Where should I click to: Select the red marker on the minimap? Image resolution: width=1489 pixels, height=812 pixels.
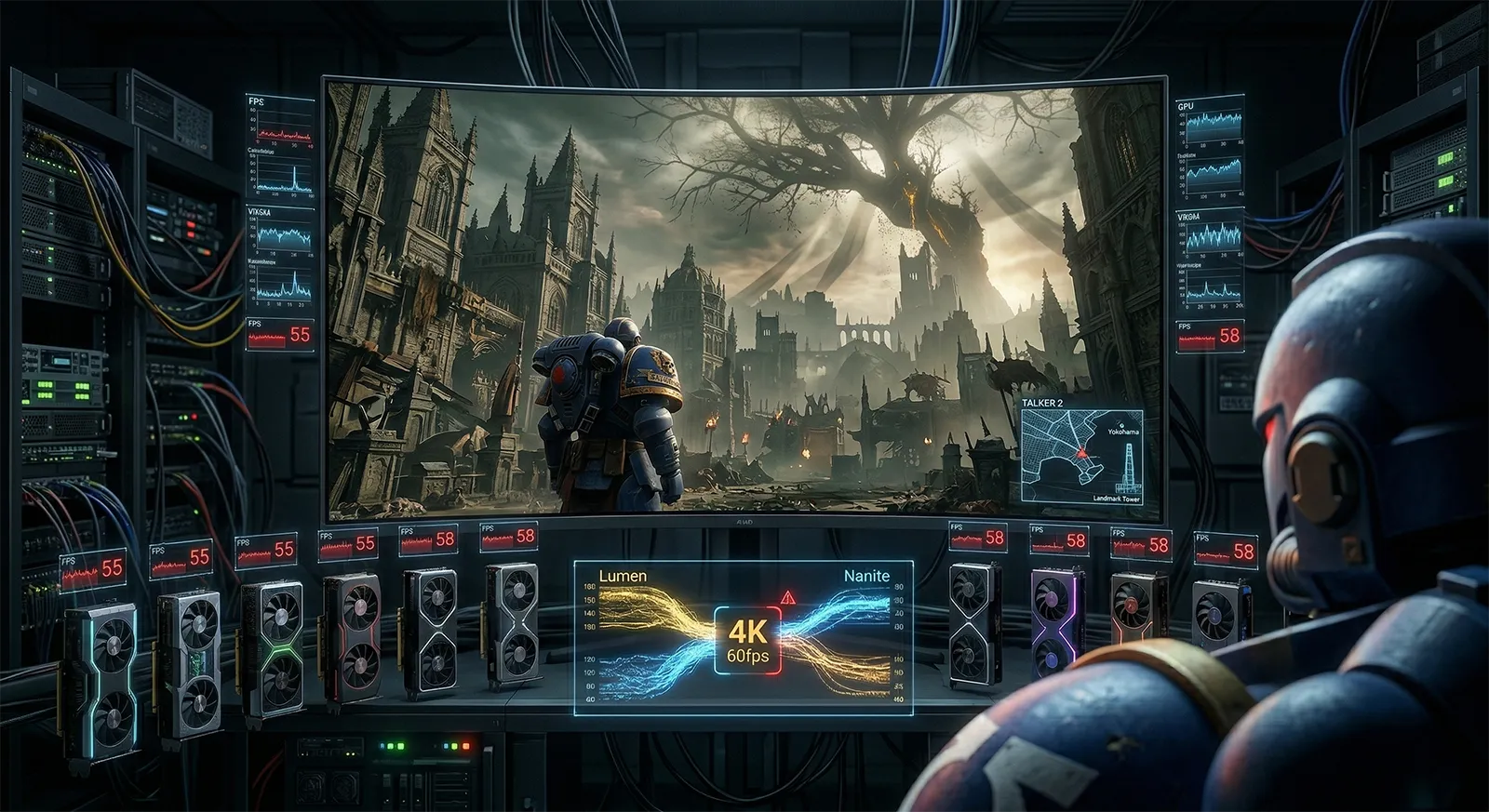point(1081,453)
